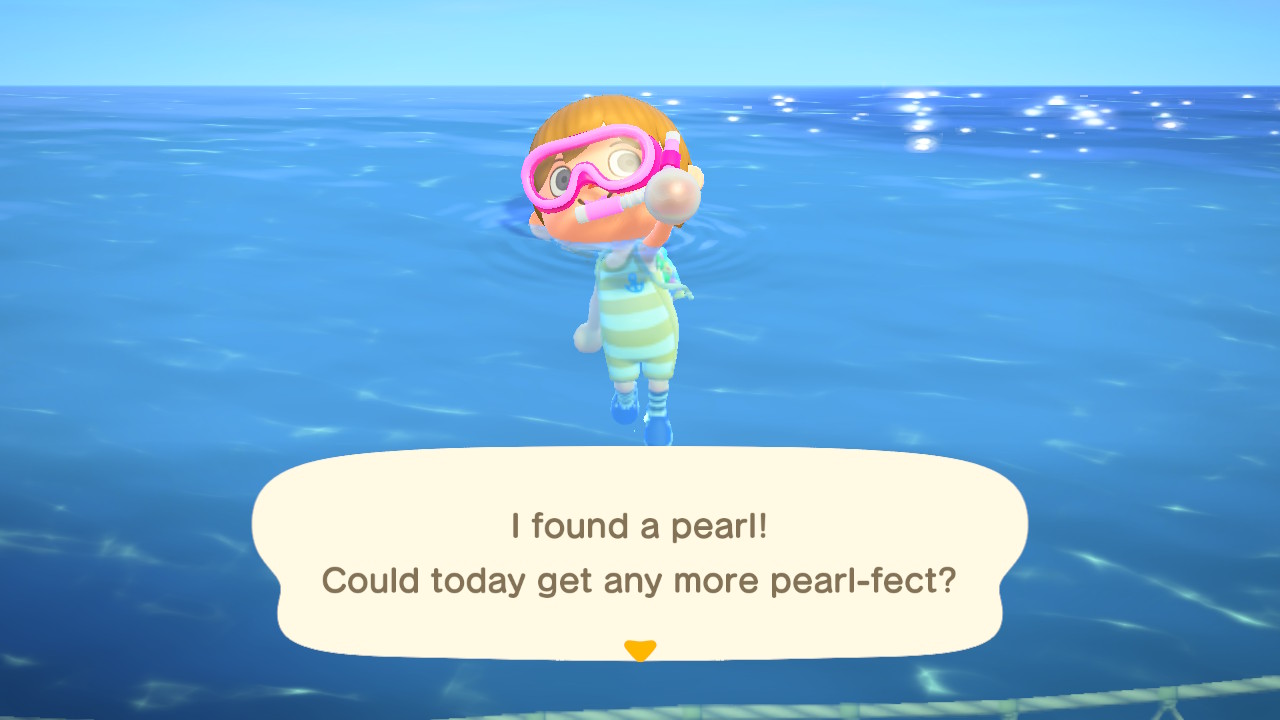The width and height of the screenshot is (1280, 720).
Task: Click the phrase 'I found a pearl!'
Action: point(640,525)
